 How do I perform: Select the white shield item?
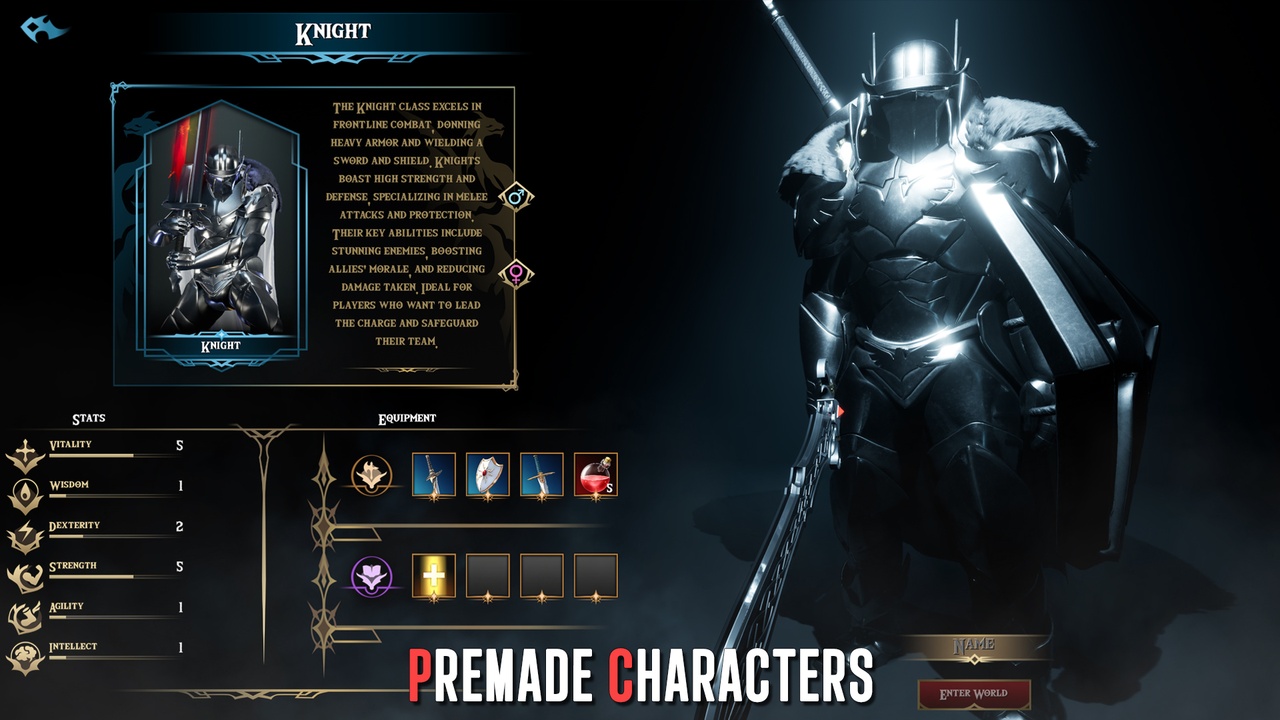click(x=489, y=475)
